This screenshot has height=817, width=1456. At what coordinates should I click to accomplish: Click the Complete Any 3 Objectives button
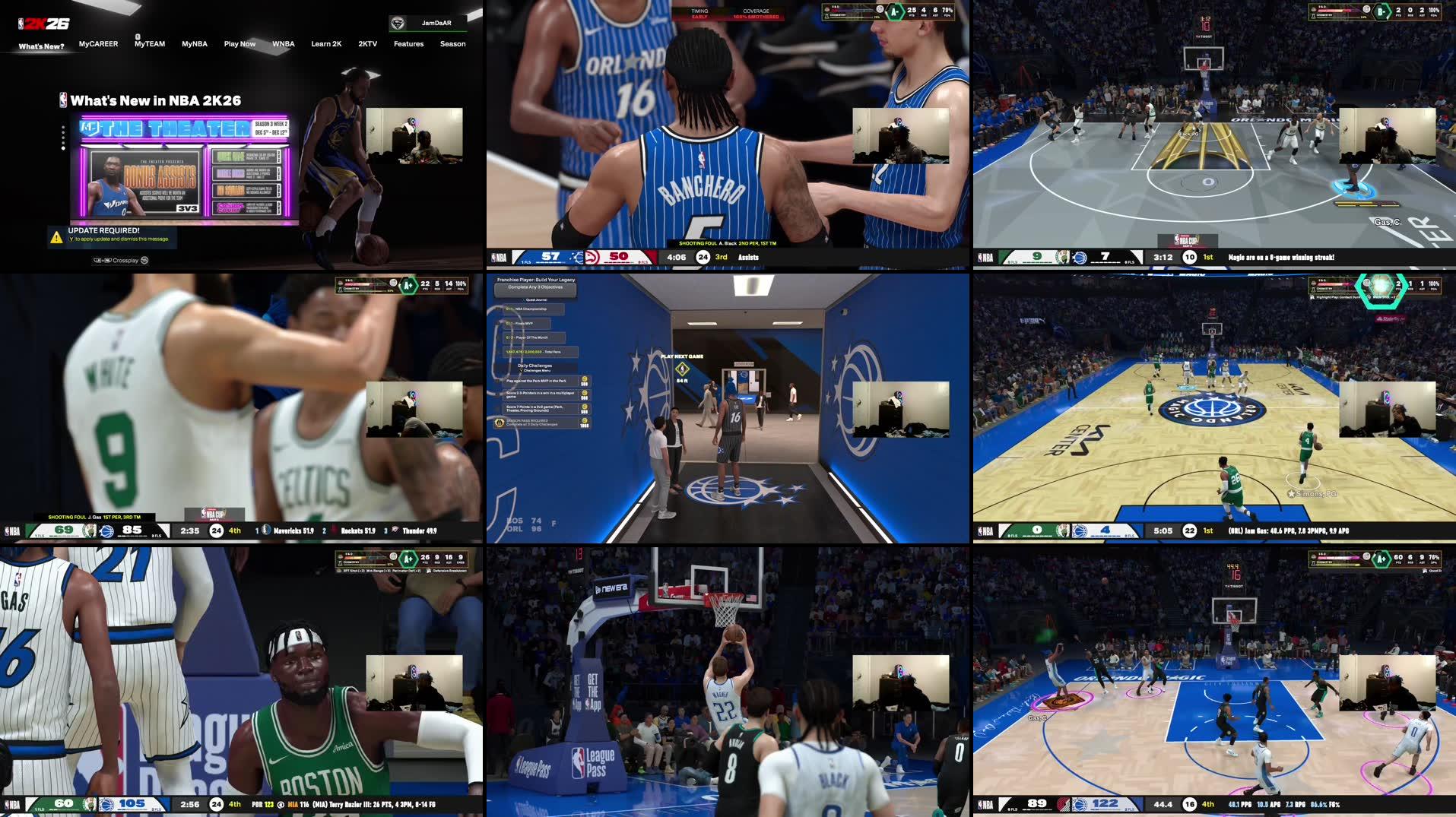(x=535, y=289)
